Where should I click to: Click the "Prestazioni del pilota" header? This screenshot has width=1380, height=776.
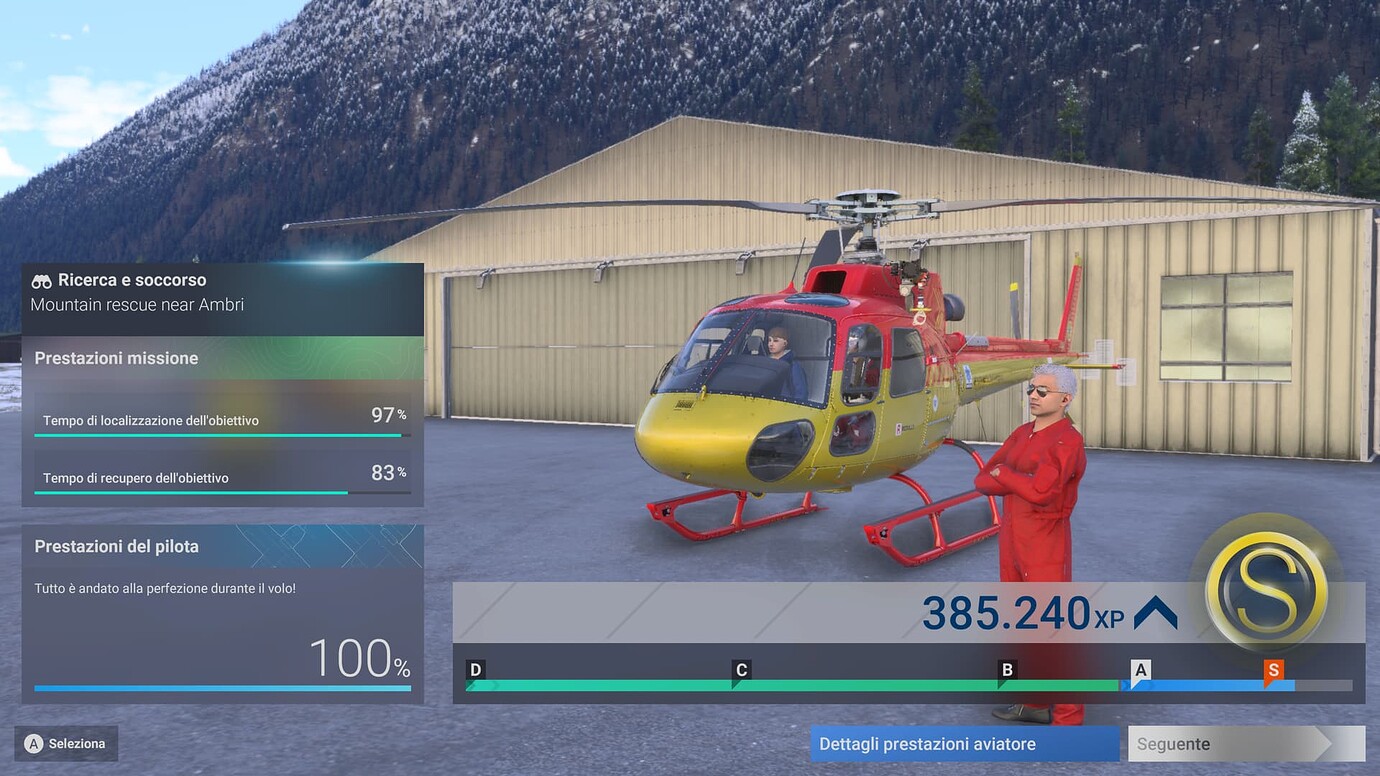click(116, 546)
